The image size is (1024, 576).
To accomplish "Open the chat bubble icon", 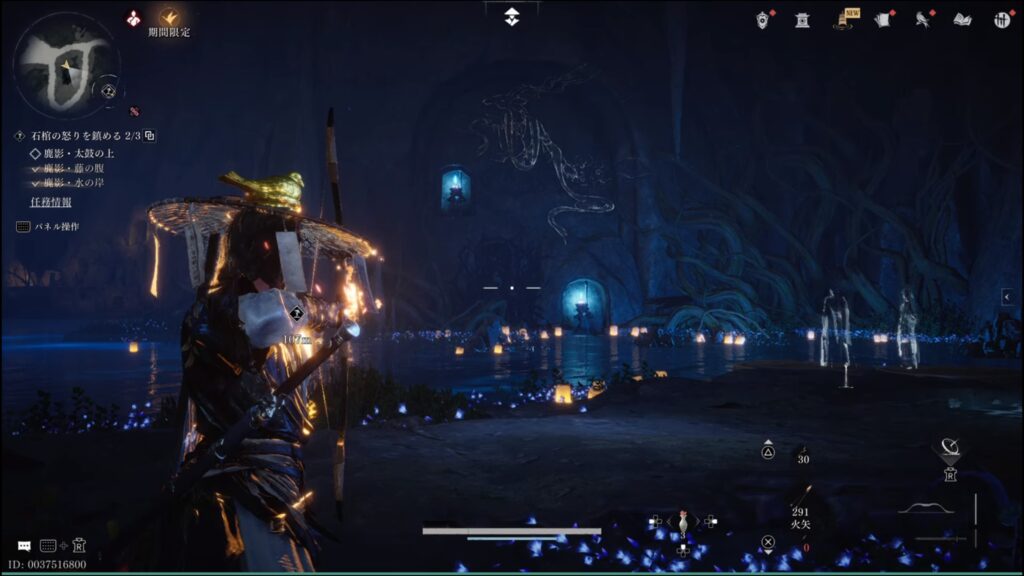I will 24,546.
